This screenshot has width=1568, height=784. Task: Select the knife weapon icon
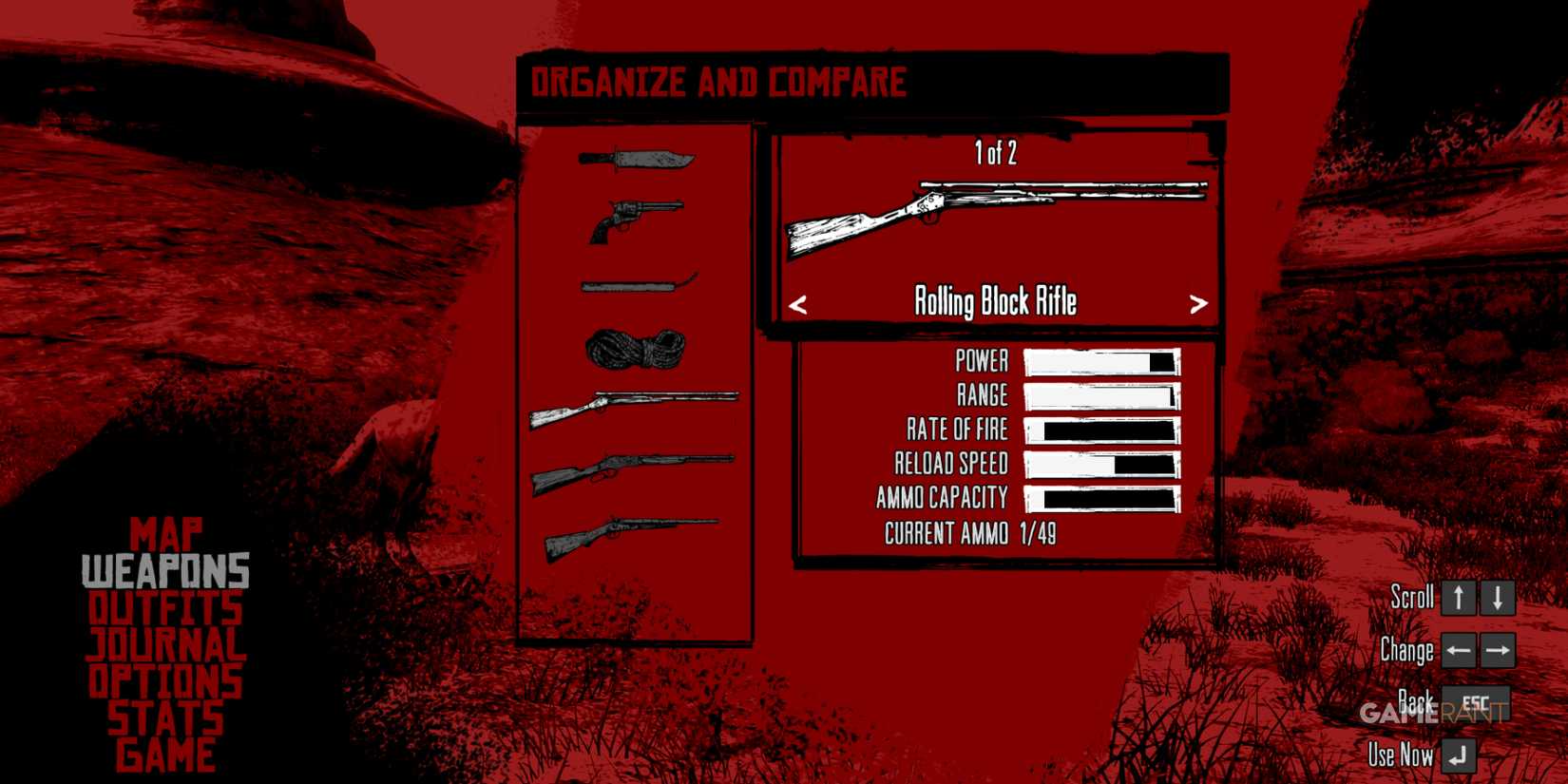point(637,157)
